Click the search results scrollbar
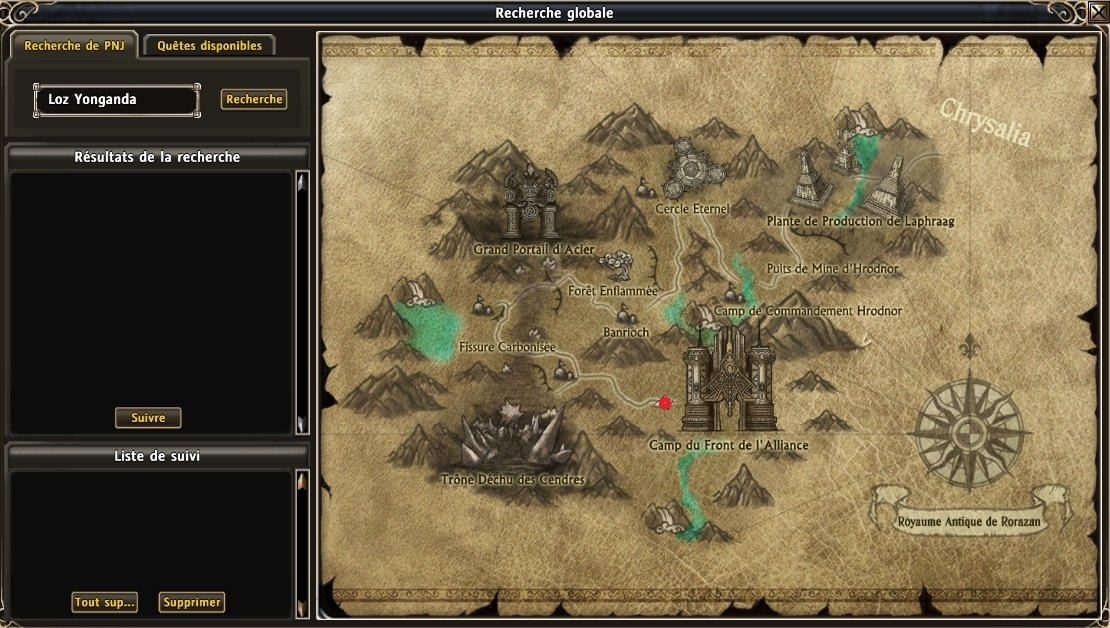This screenshot has width=1110, height=628. pos(302,303)
